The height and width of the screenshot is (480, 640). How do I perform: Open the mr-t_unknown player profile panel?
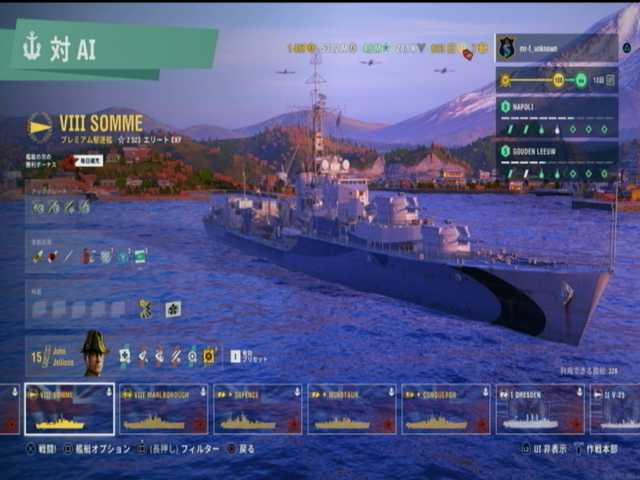[556, 48]
